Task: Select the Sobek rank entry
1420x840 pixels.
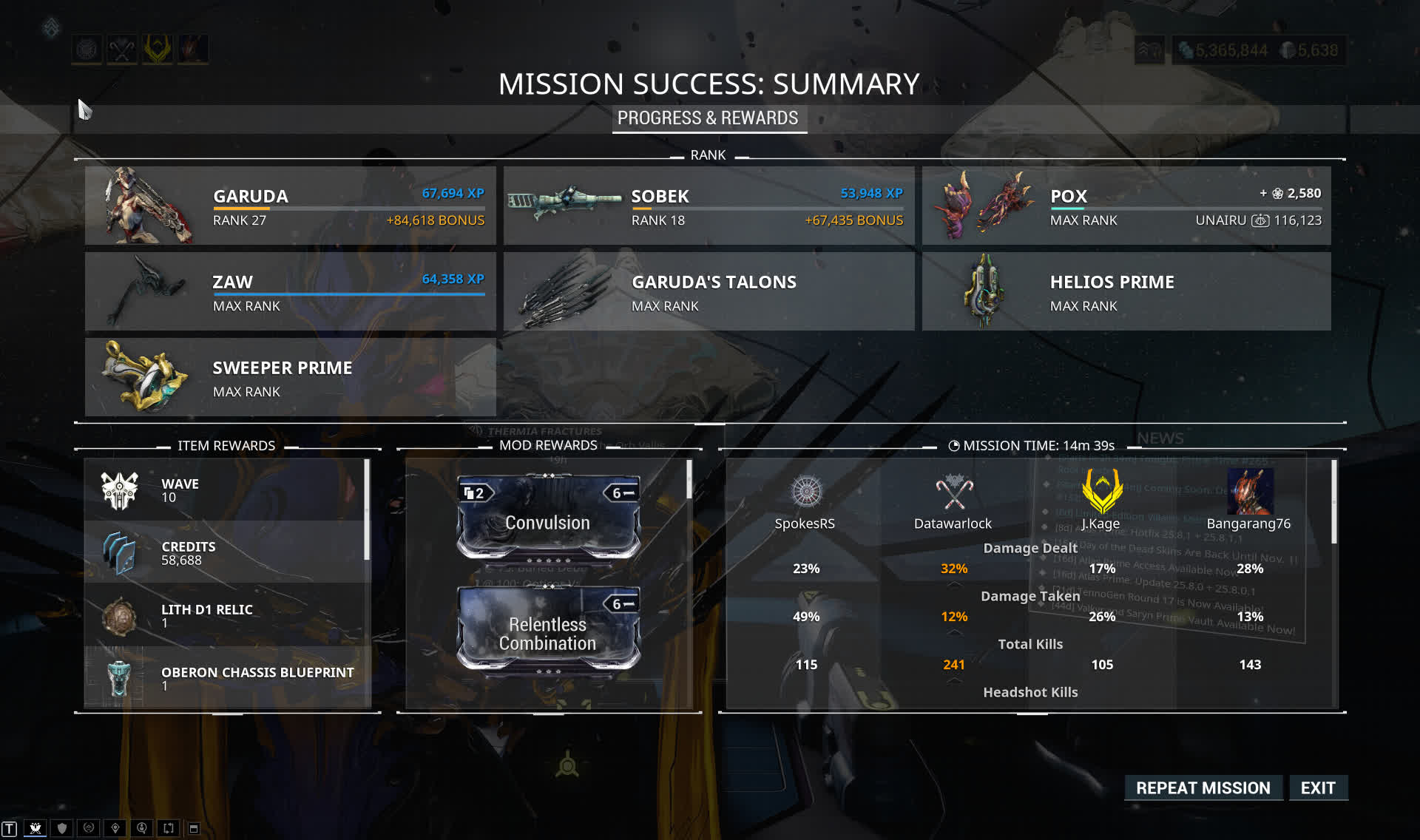Action: tap(708, 206)
